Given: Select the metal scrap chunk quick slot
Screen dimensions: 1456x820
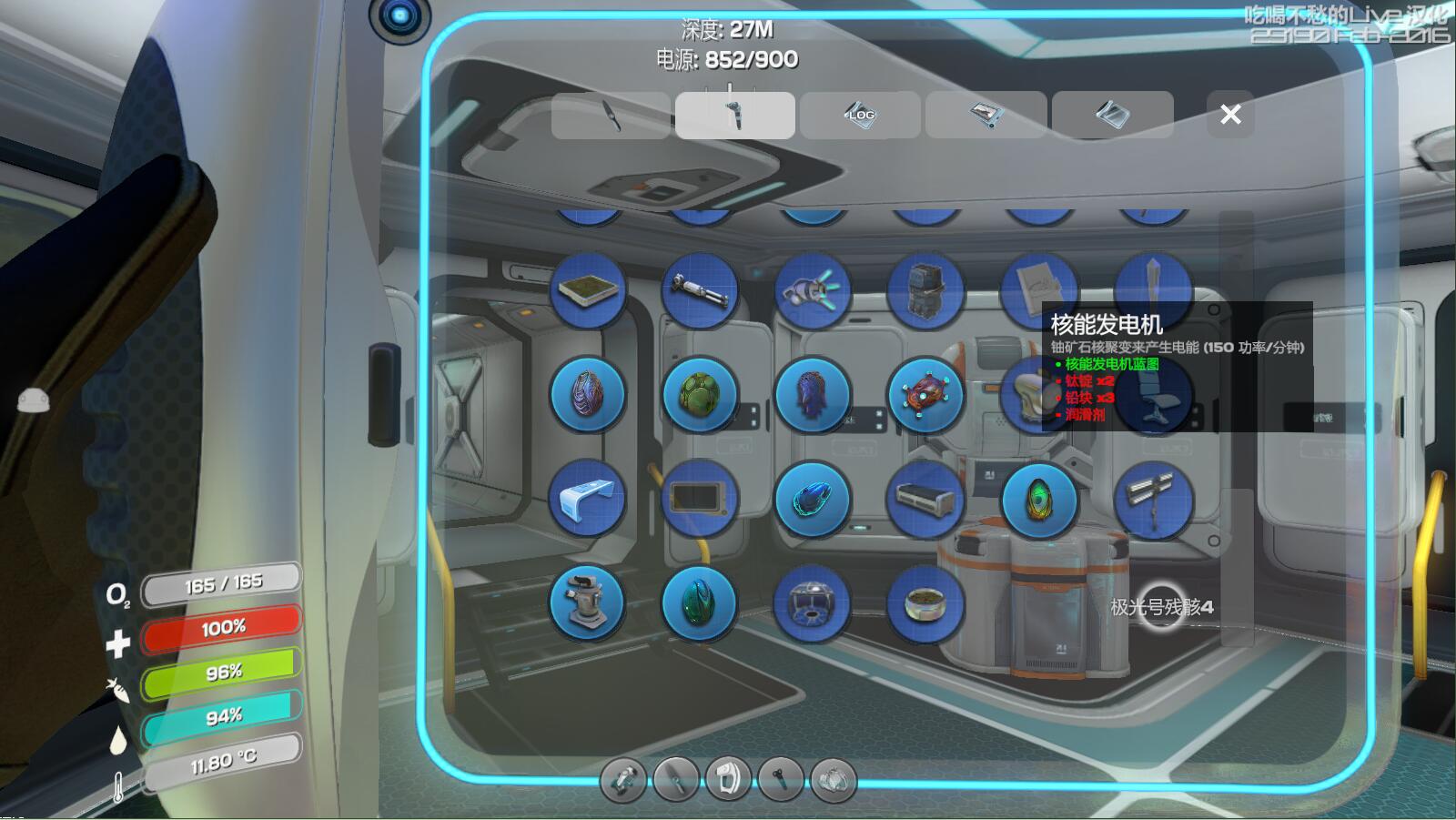Looking at the screenshot, I should pos(834,780).
